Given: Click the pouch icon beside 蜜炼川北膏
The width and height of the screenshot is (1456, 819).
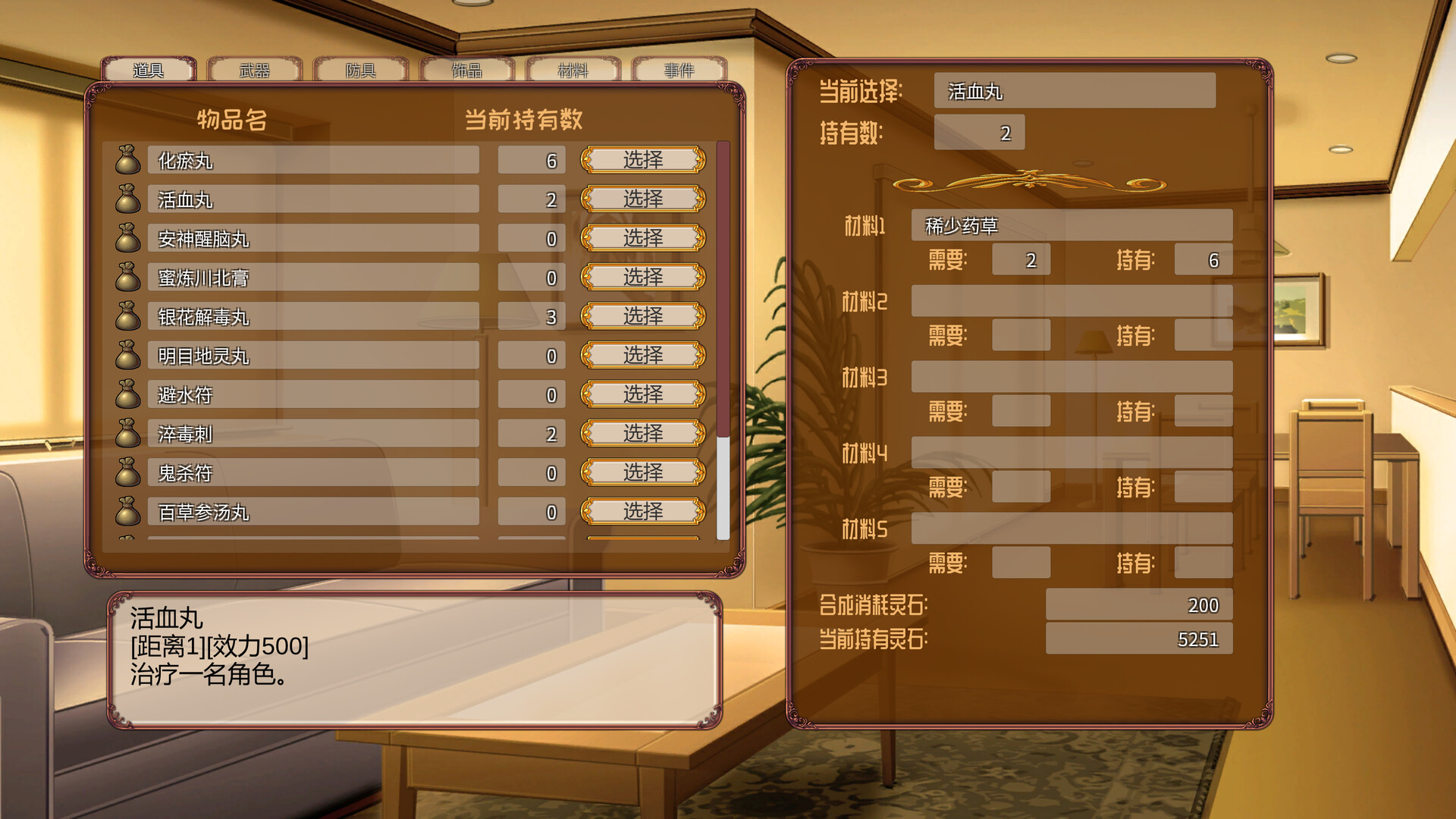Looking at the screenshot, I should [x=127, y=278].
